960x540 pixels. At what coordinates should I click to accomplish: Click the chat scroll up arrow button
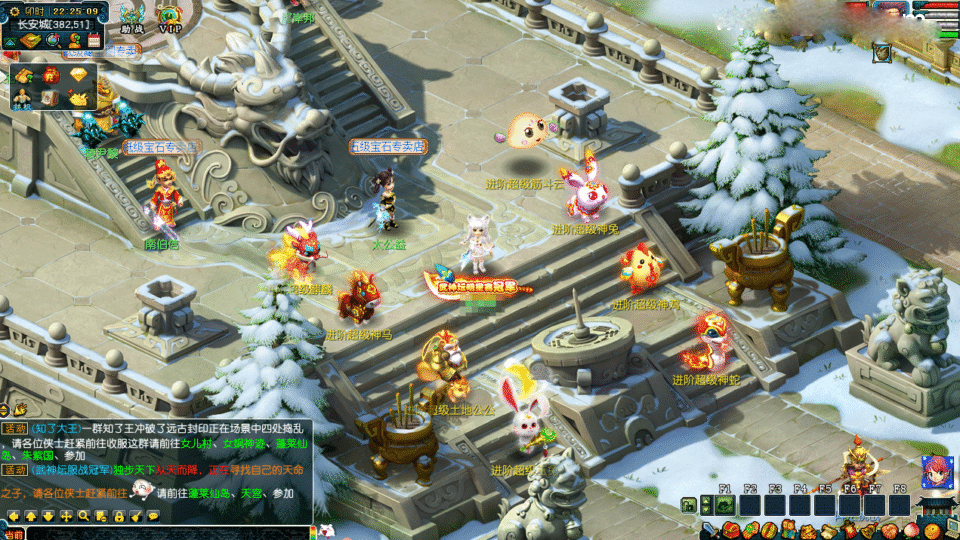[31, 516]
